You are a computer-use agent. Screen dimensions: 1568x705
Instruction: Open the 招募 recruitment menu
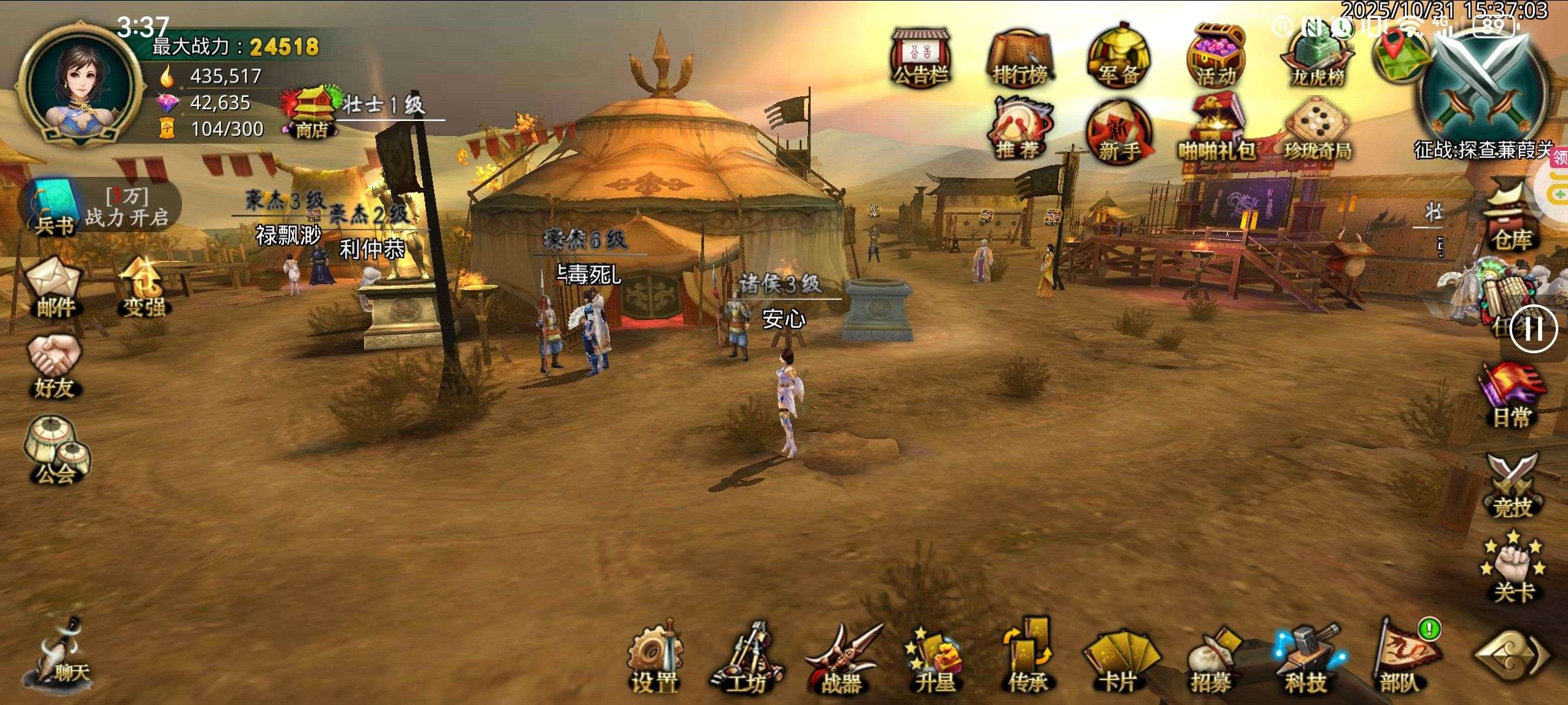pos(1212,658)
